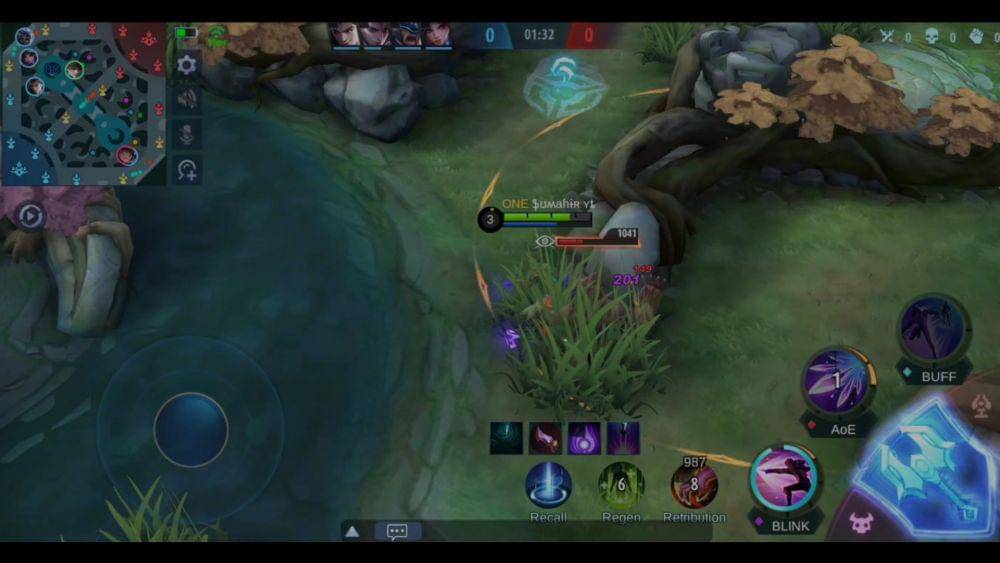Use the Regen ability
The height and width of the screenshot is (563, 1000).
pos(620,485)
